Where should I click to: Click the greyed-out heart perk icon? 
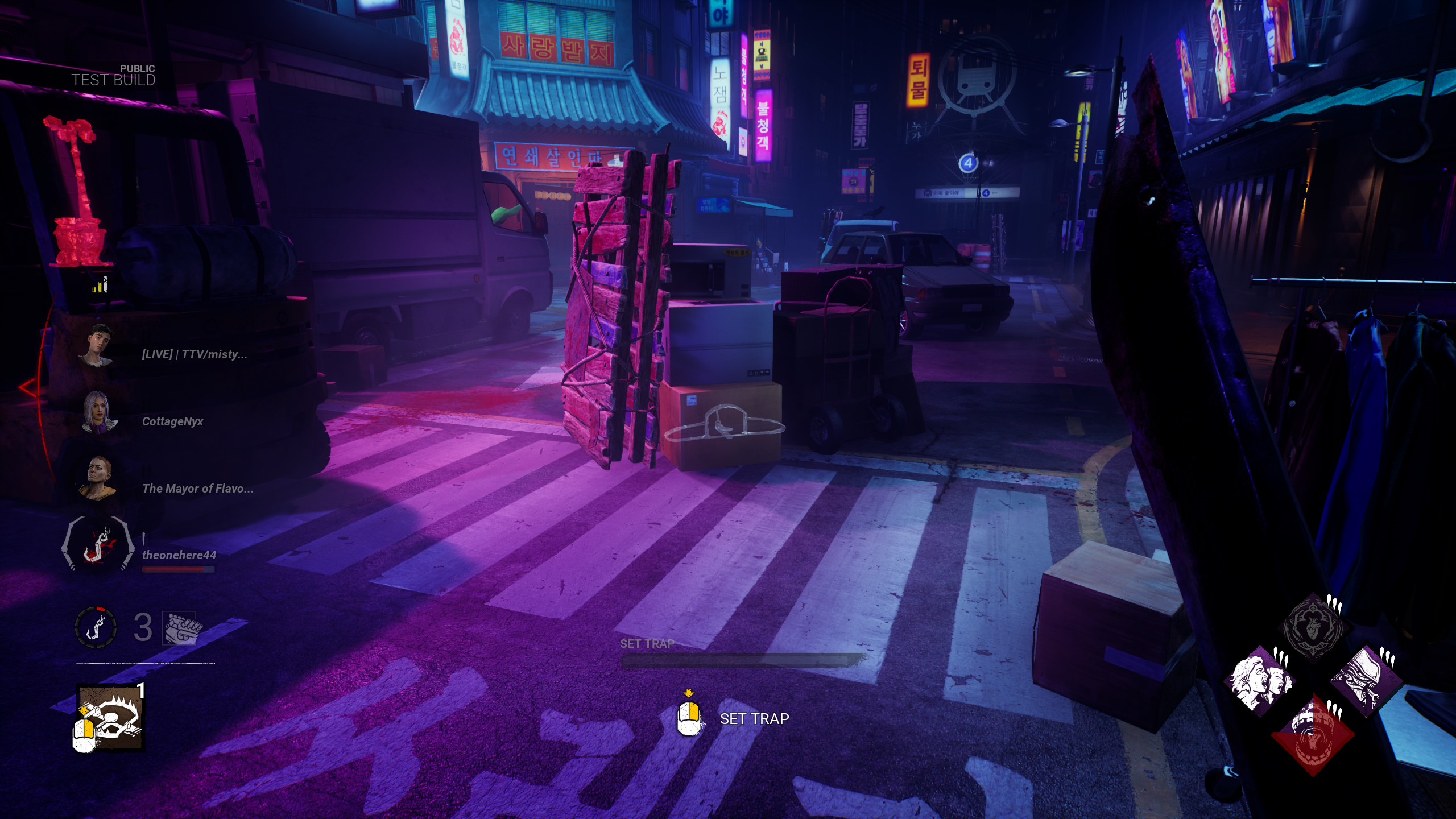pos(1313,628)
